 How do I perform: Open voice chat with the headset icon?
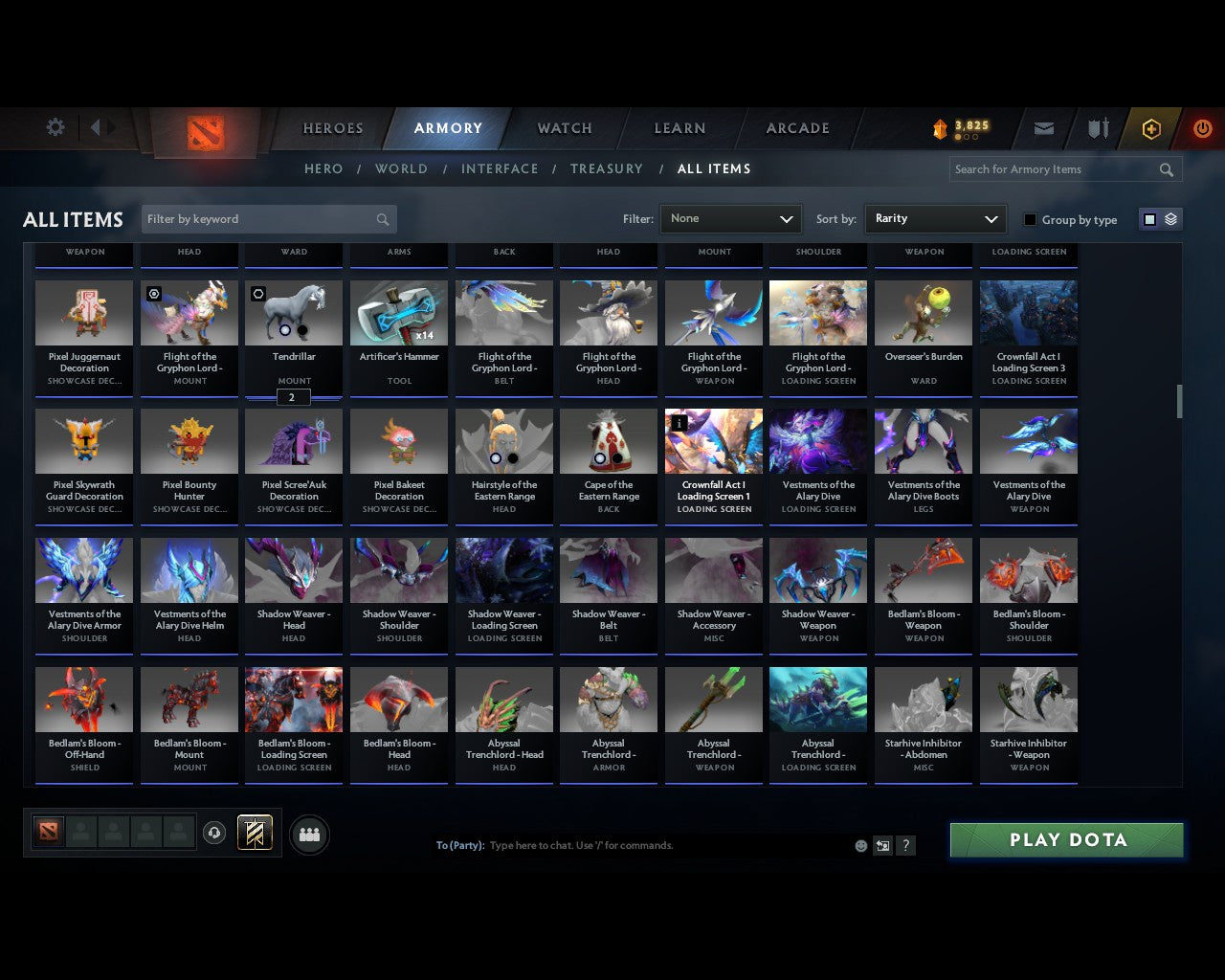pos(215,833)
